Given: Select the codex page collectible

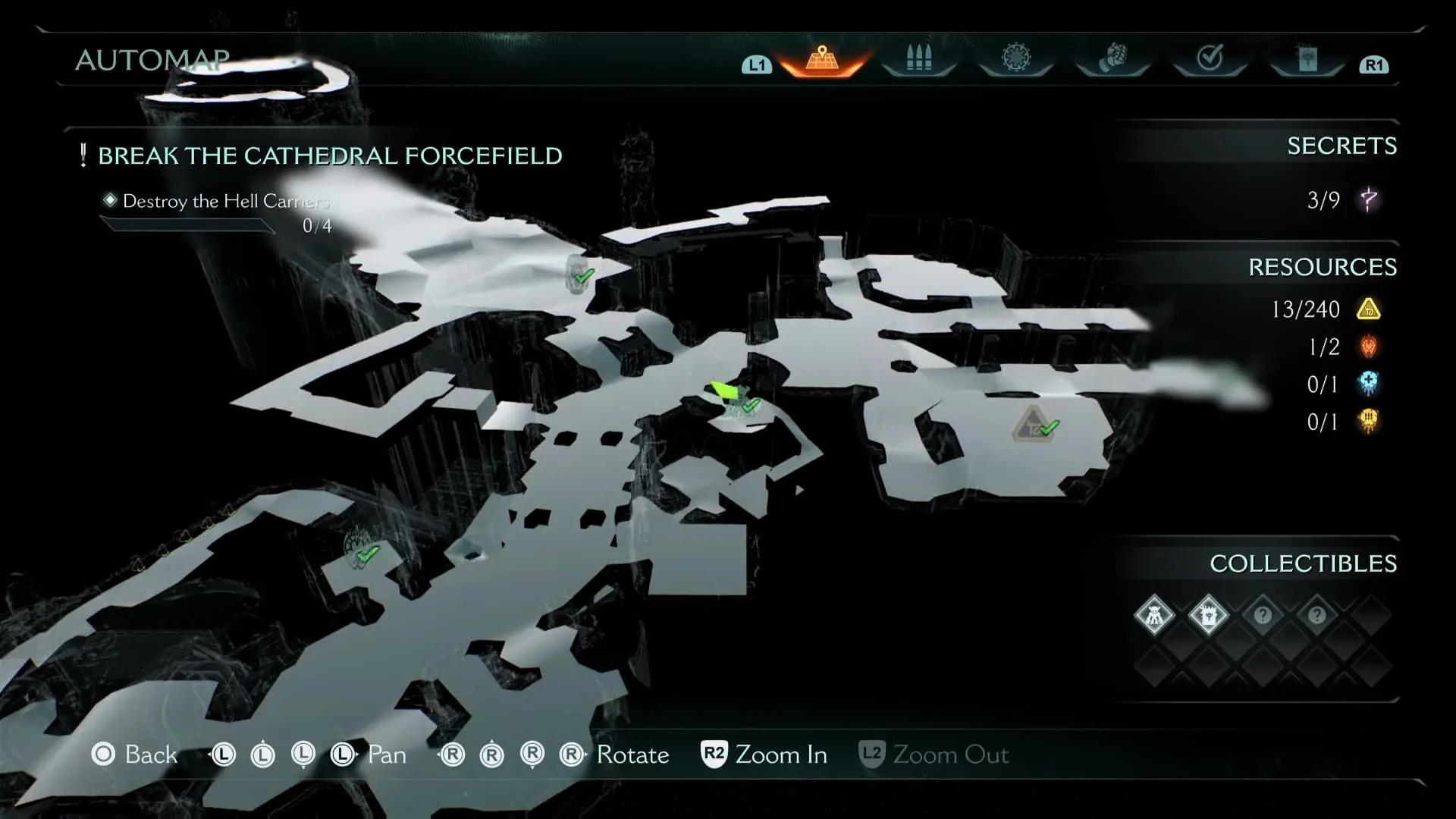Looking at the screenshot, I should click(x=1208, y=615).
